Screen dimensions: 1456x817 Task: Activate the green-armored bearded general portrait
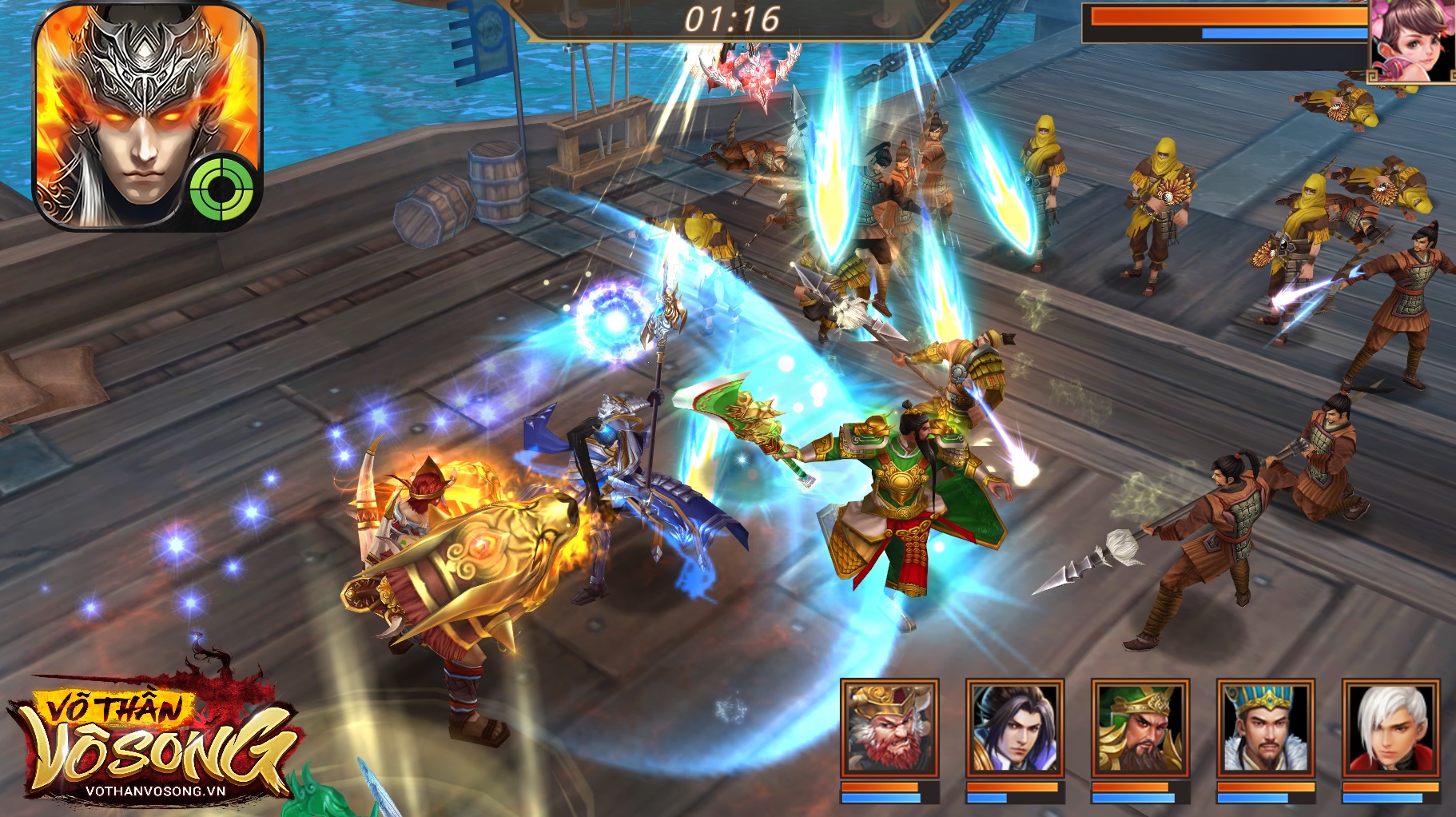(1140, 728)
